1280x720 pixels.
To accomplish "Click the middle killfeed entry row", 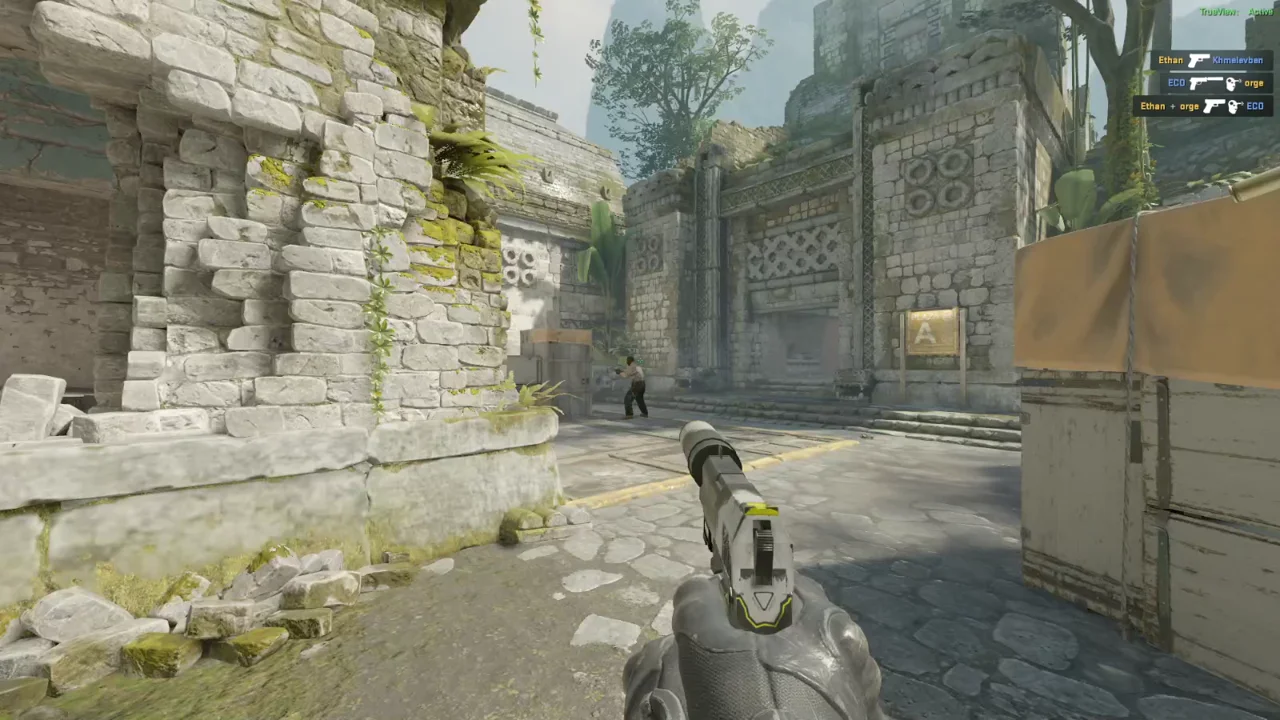I will point(1215,83).
